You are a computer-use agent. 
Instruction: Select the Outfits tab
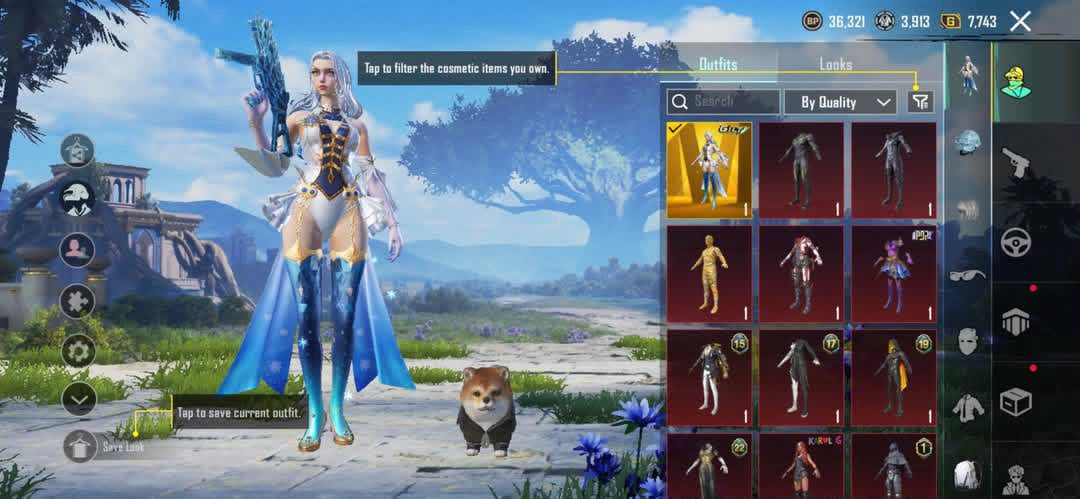(717, 64)
